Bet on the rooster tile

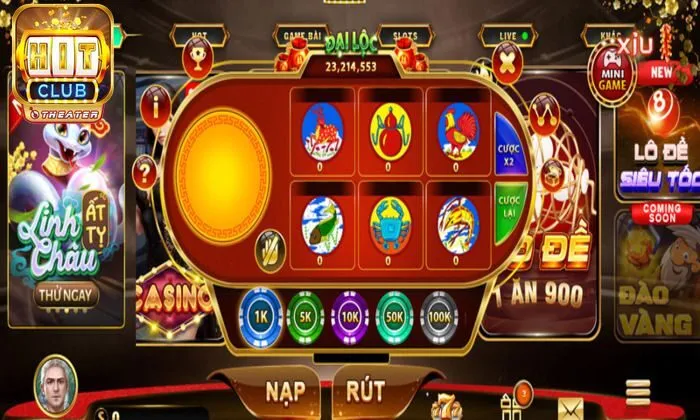[458, 132]
